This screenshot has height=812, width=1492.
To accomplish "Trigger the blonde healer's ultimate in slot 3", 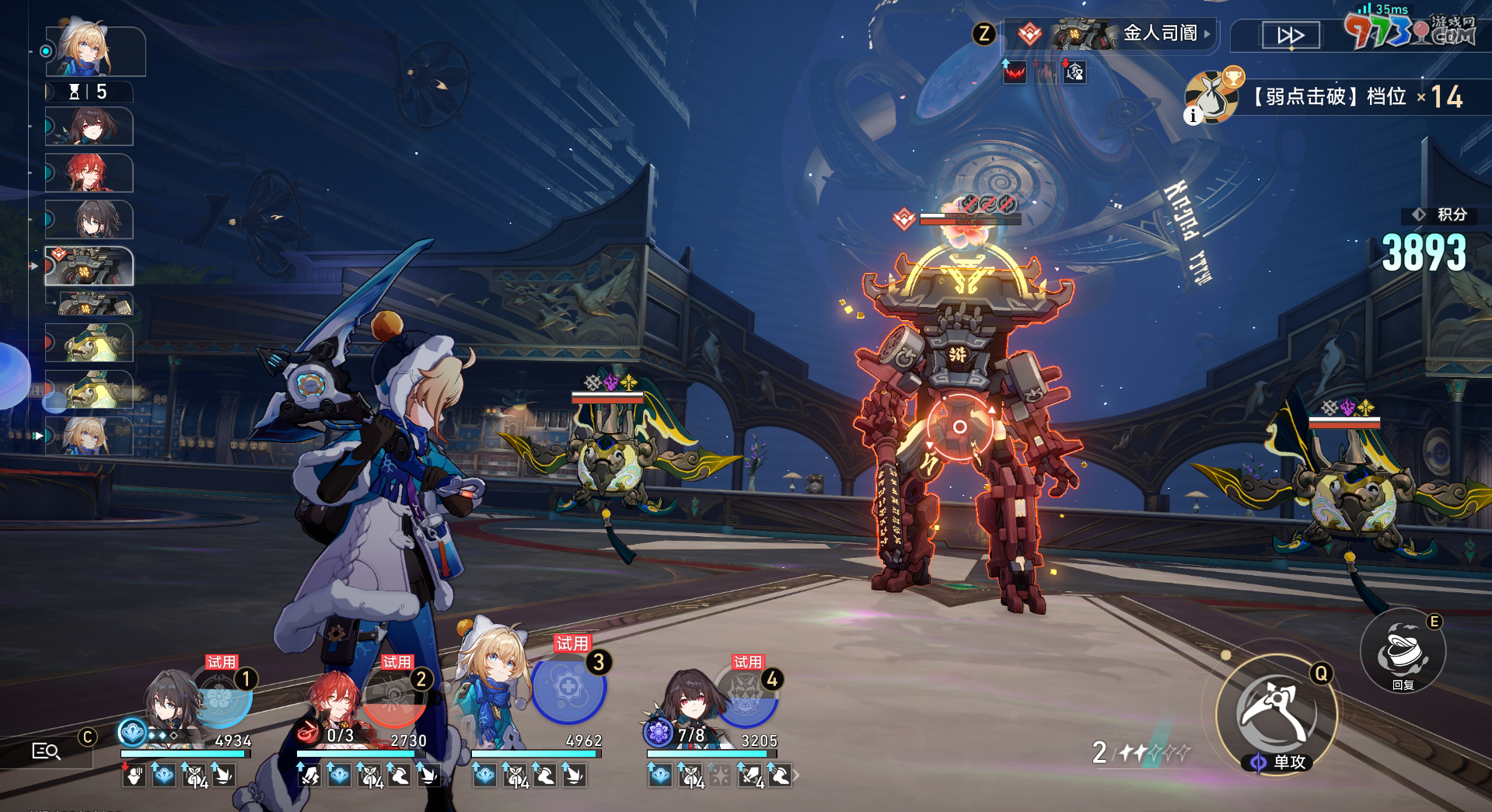I will (x=568, y=688).
